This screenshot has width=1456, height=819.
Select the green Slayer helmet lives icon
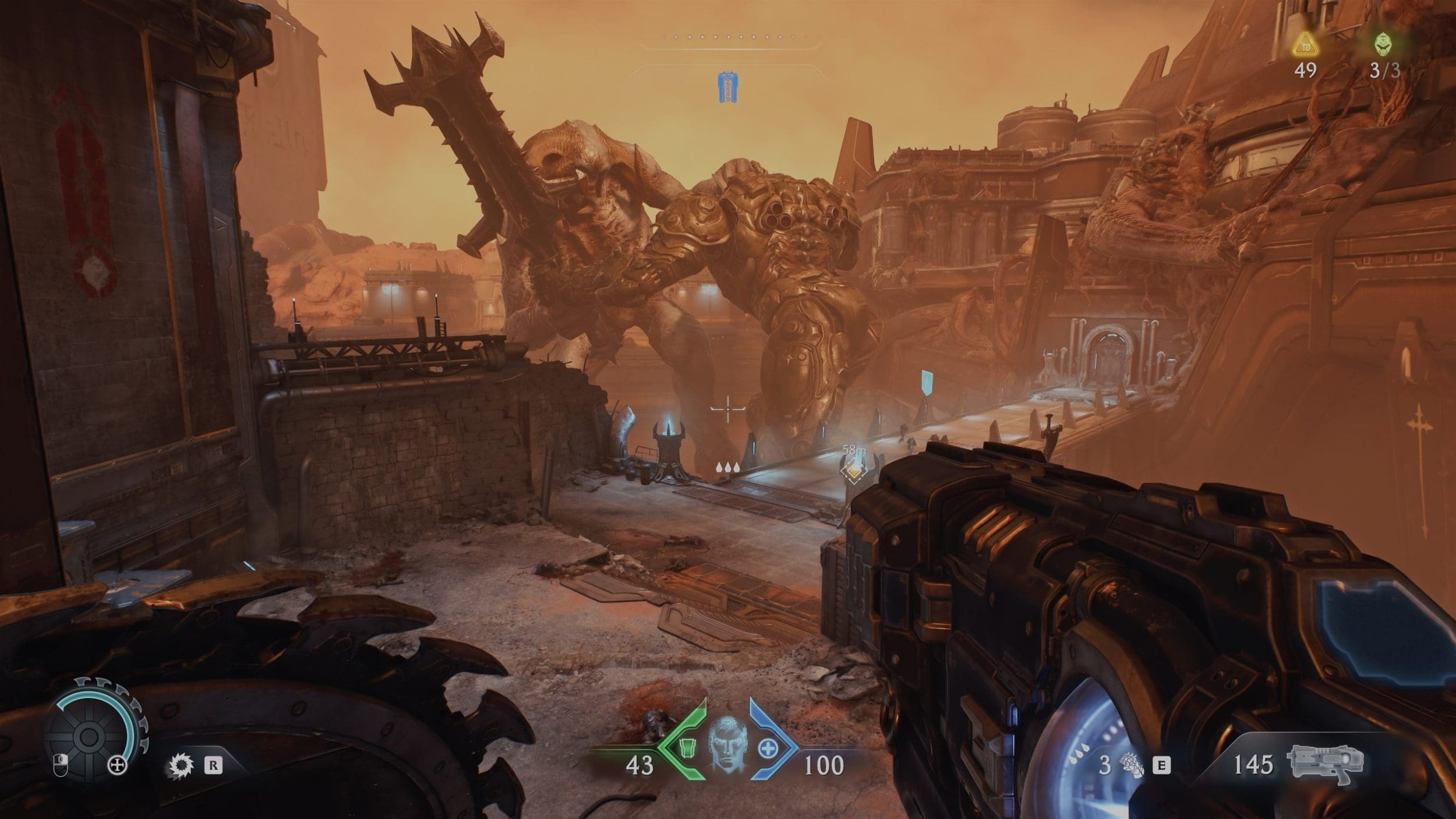pos(1385,44)
